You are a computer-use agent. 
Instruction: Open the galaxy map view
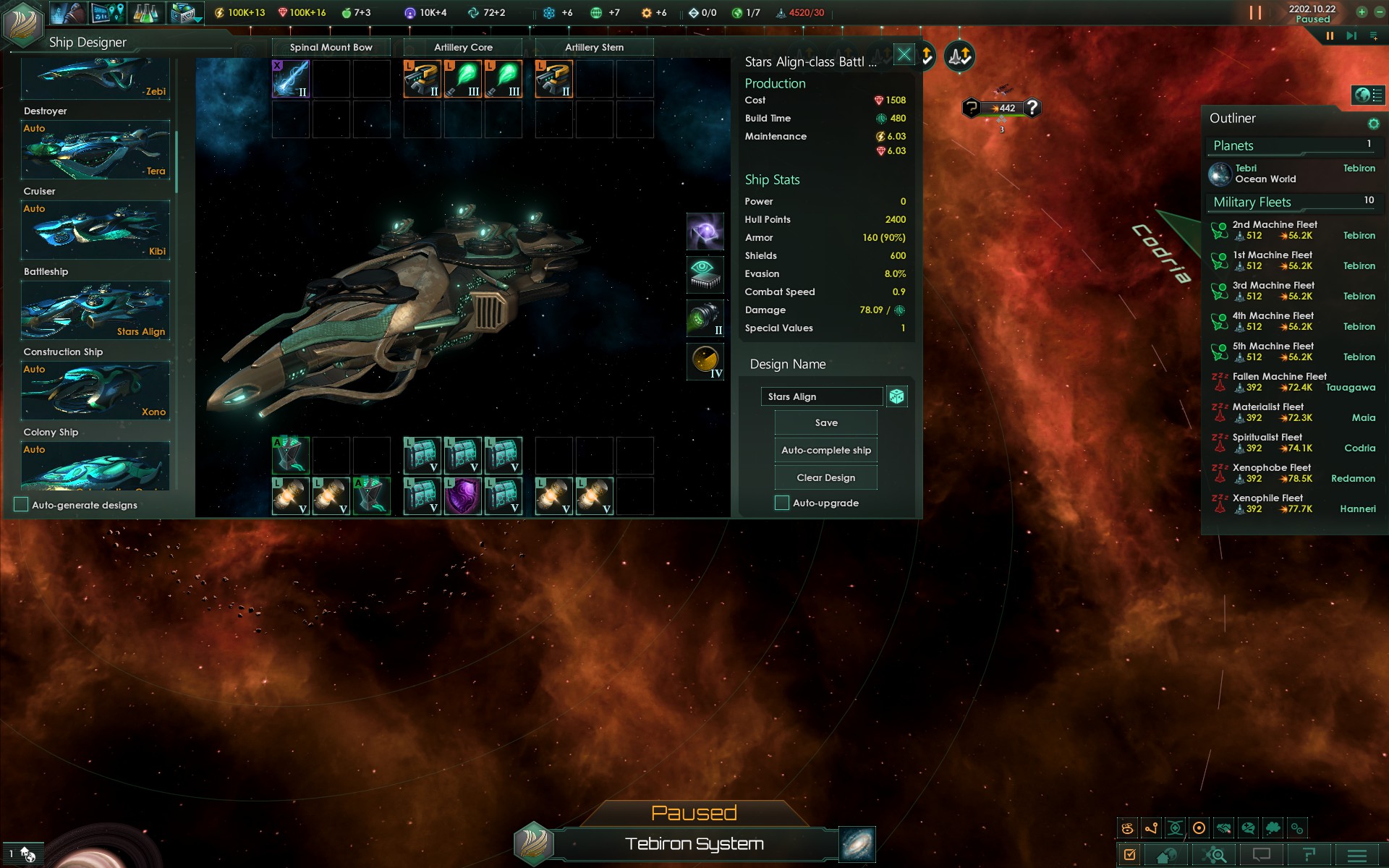click(x=857, y=845)
